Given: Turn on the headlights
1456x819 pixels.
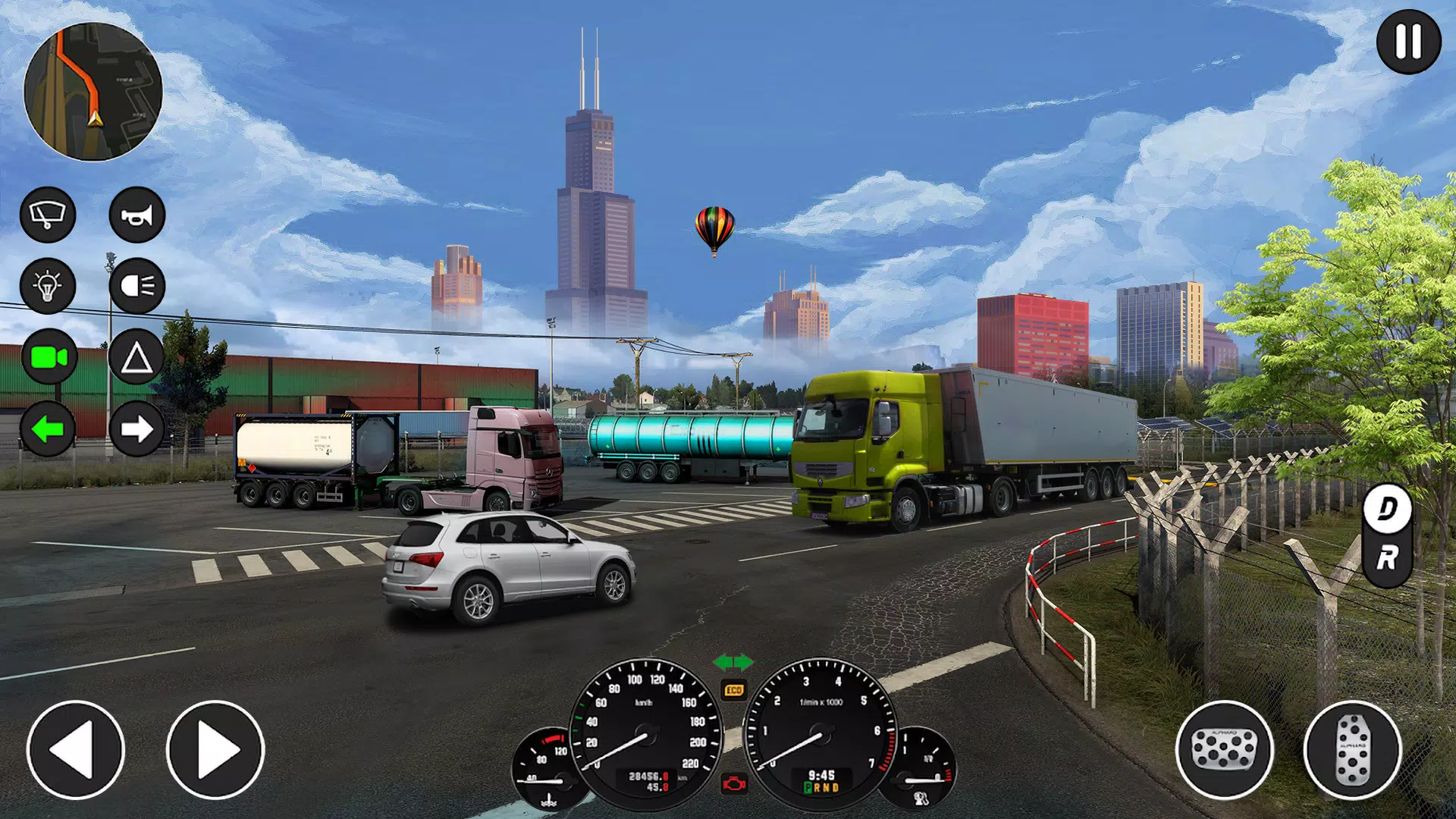Looking at the screenshot, I should tap(137, 286).
